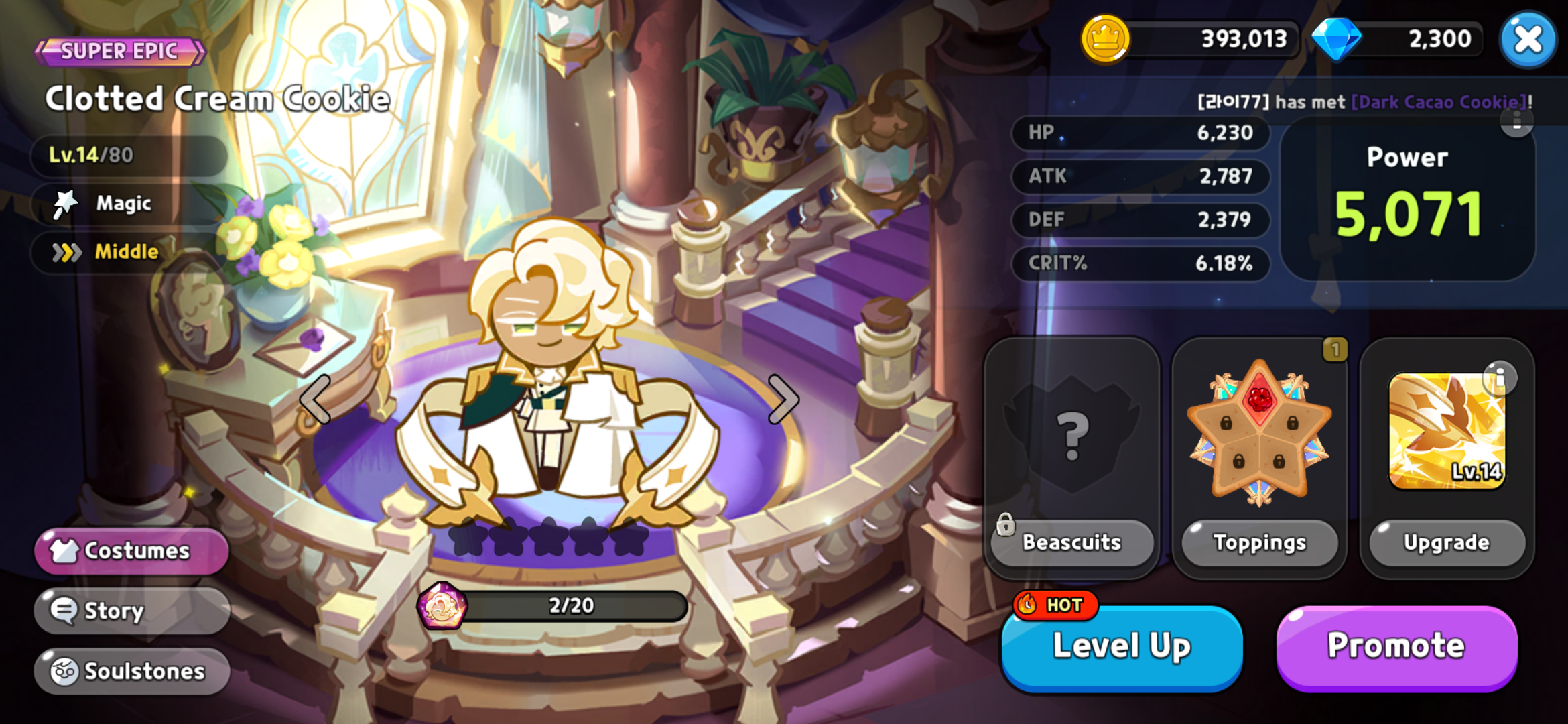Tap the Upgrade Lv.14 skill icon

click(1447, 429)
